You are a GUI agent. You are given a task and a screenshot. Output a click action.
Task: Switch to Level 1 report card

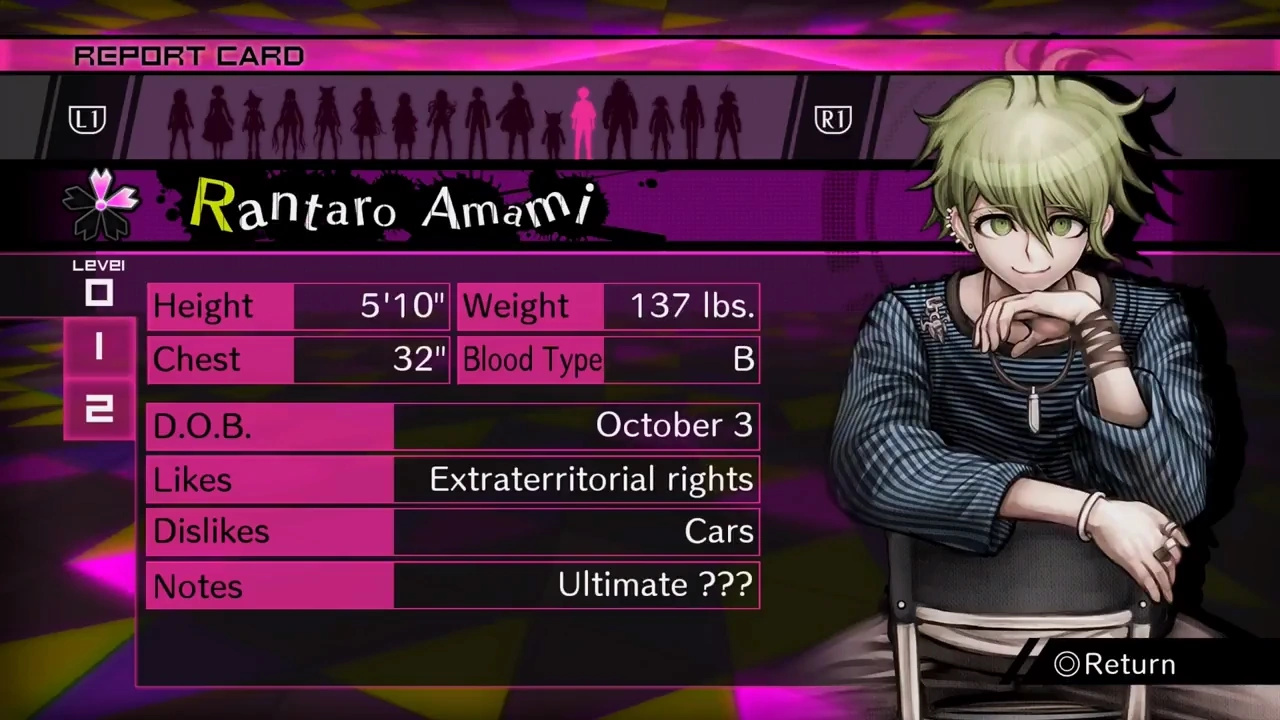(98, 348)
